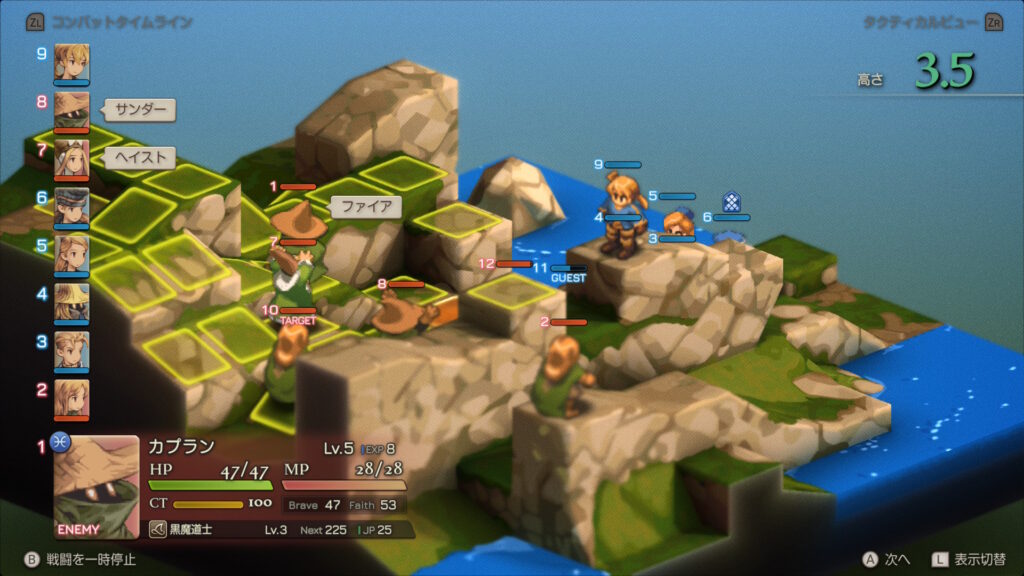Choose 戦闘を一時停止 to pause the battle

[80, 559]
